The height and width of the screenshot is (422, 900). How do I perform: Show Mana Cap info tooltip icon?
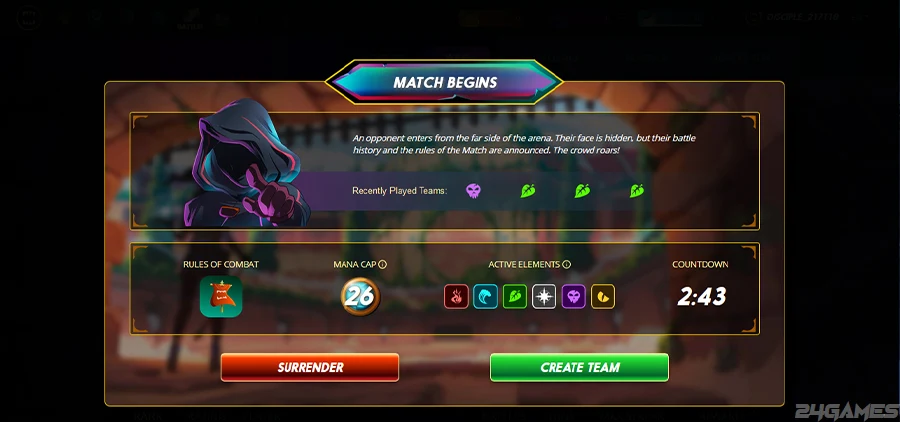click(x=383, y=265)
